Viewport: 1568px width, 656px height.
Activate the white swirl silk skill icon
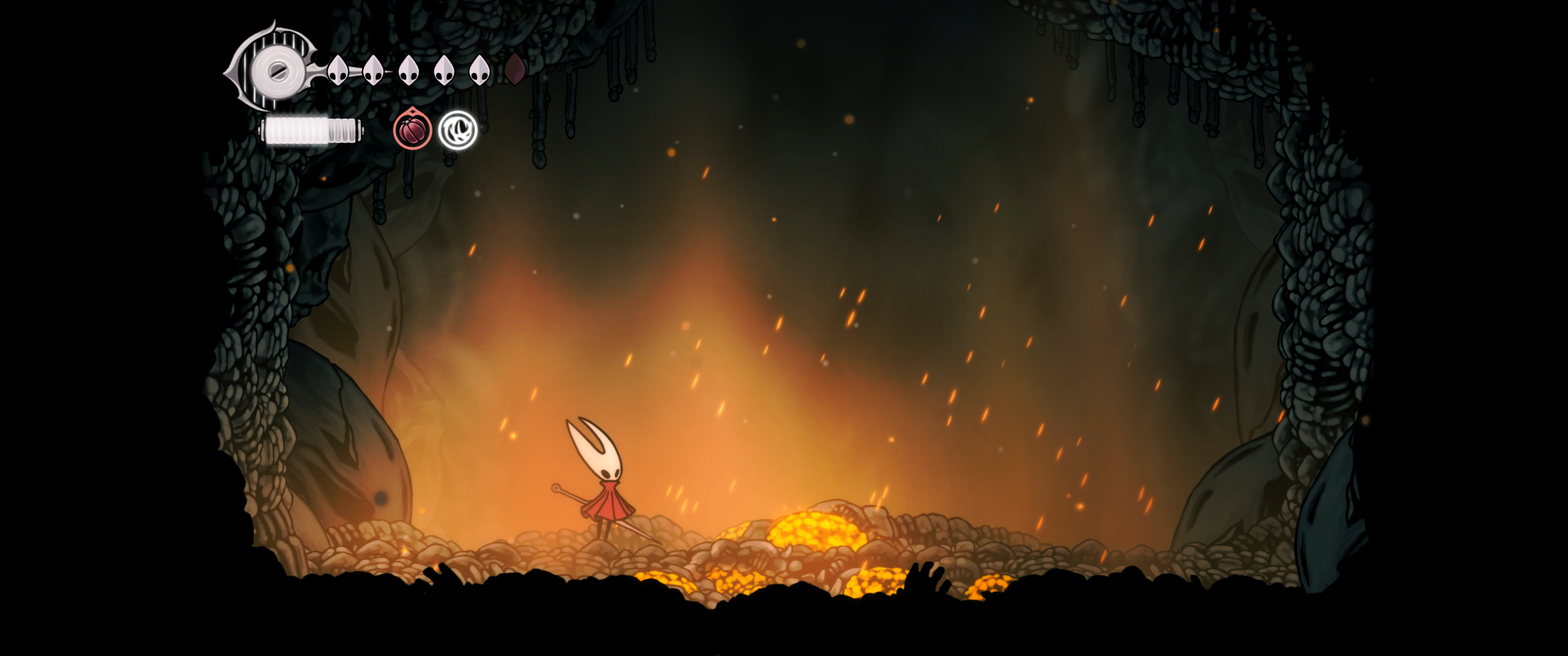click(458, 130)
